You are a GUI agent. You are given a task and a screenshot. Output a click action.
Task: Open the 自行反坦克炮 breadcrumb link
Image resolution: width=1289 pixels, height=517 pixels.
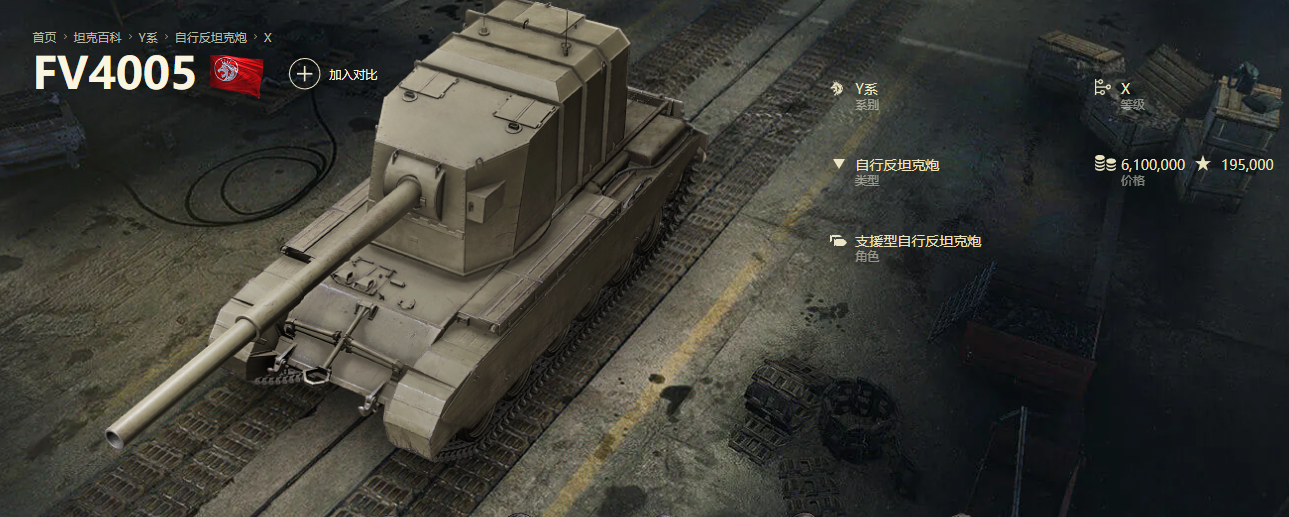[210, 37]
